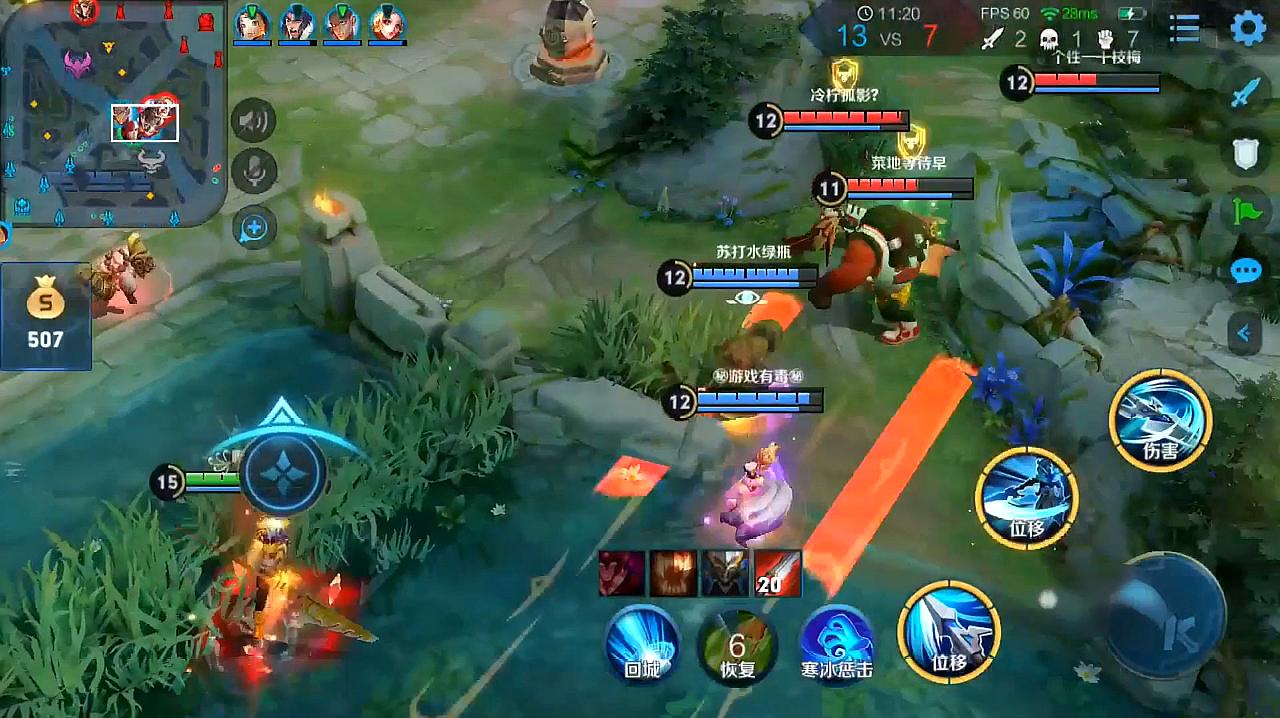Viewport: 1280px width, 718px height.
Task: Open the quick chat plus bubble
Action: coord(254,228)
